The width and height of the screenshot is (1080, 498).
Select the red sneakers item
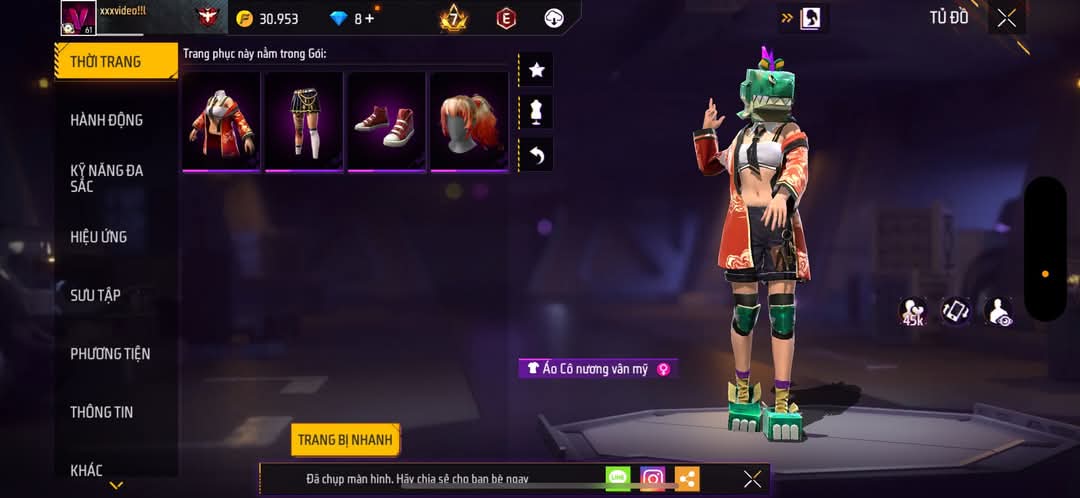coord(386,120)
